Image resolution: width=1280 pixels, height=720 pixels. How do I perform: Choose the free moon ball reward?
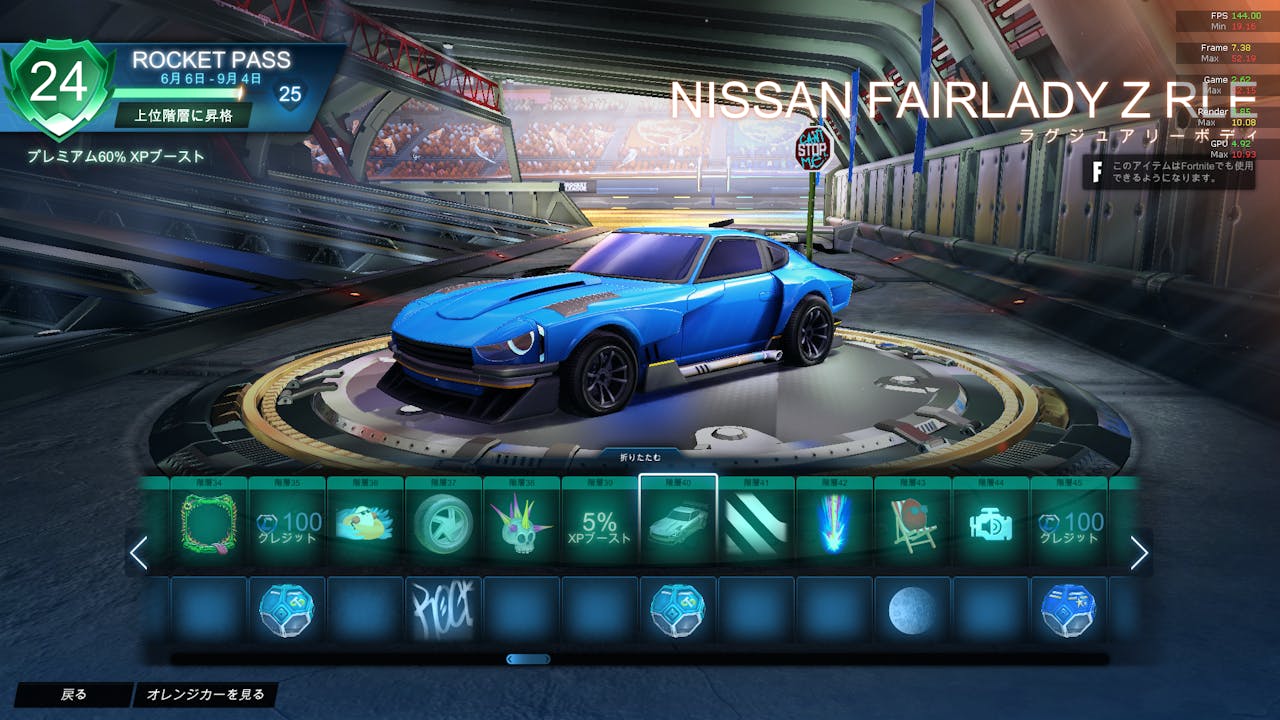click(x=912, y=609)
